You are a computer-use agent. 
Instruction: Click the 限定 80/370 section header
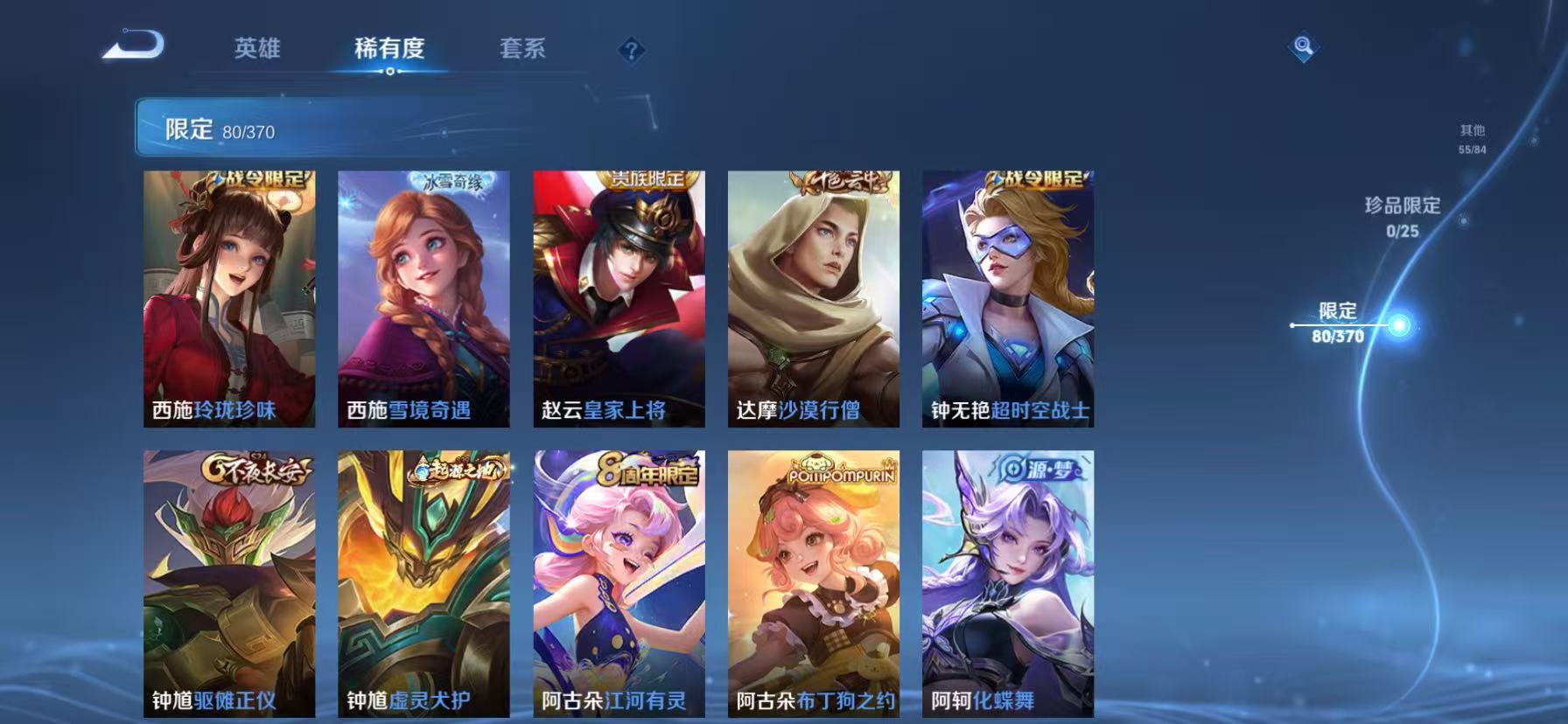coord(218,129)
